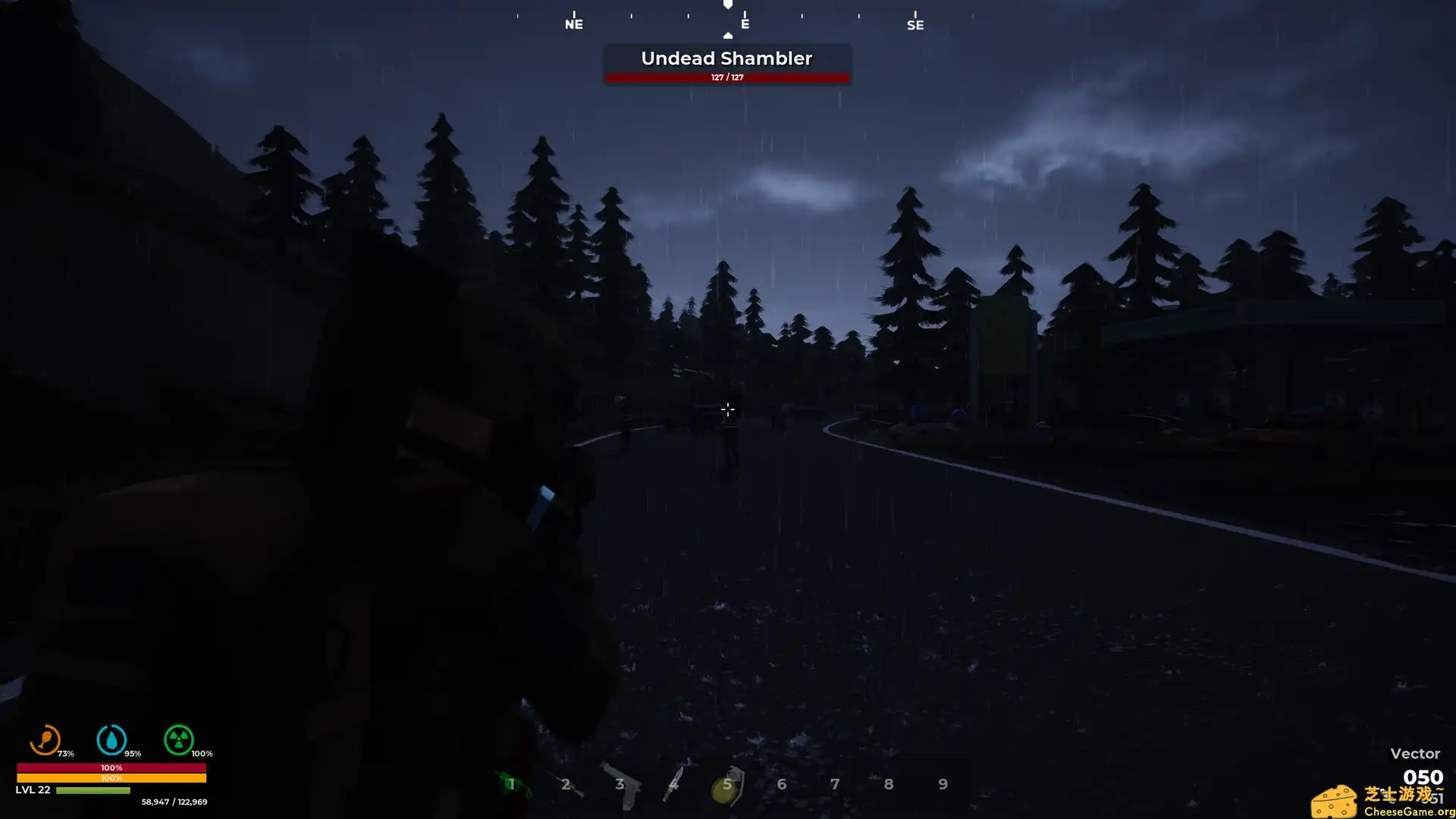
Task: Toggle empty hotbar slot 6
Action: (x=781, y=783)
